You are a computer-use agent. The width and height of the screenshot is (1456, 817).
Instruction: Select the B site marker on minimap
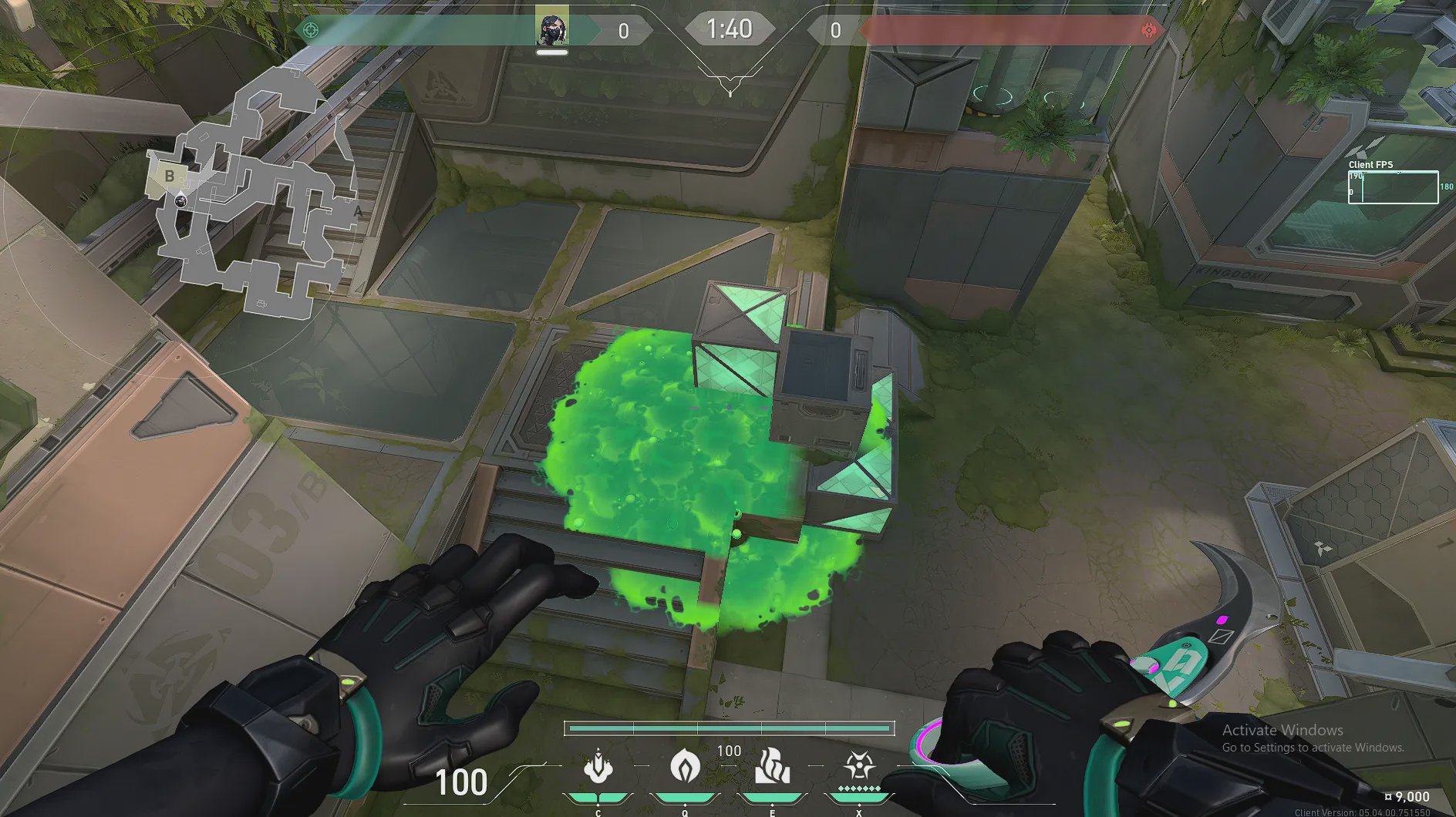click(x=170, y=177)
